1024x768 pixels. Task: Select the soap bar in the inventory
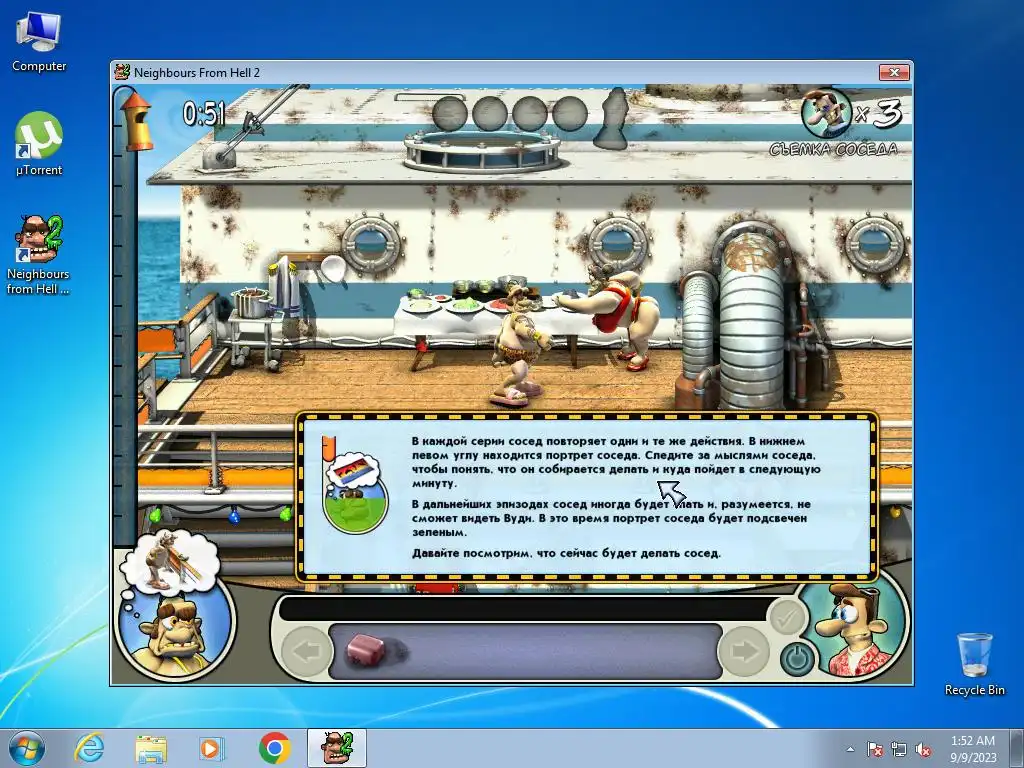click(366, 651)
